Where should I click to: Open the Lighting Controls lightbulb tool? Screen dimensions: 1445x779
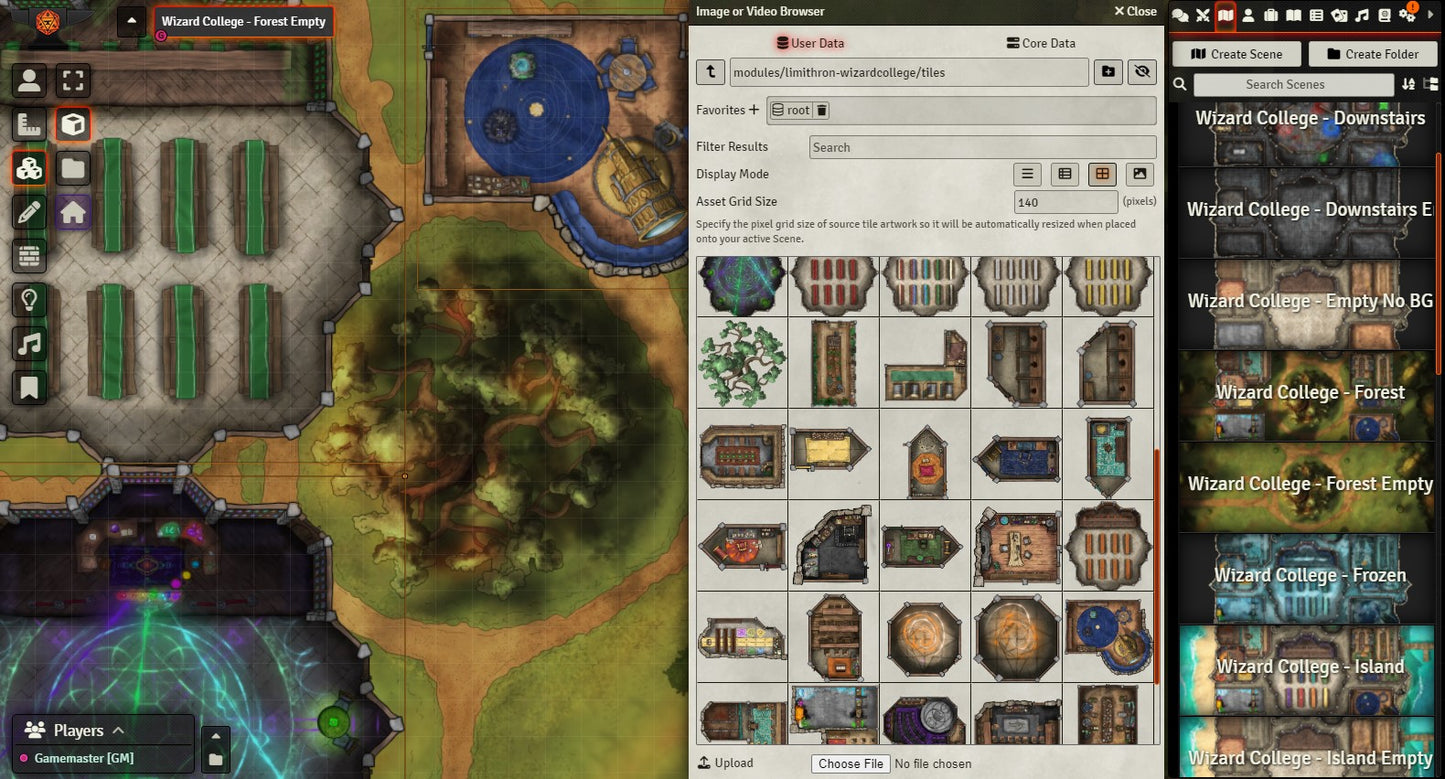(29, 299)
